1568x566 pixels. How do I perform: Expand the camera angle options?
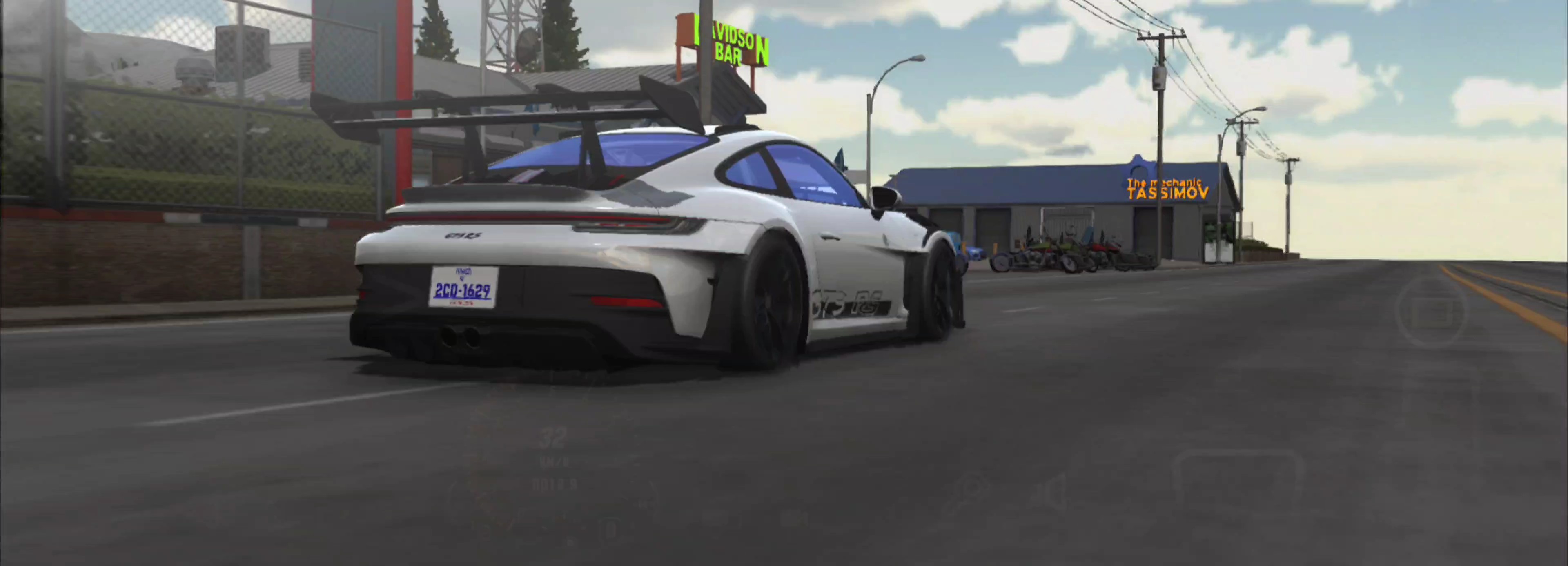[x=1431, y=312]
